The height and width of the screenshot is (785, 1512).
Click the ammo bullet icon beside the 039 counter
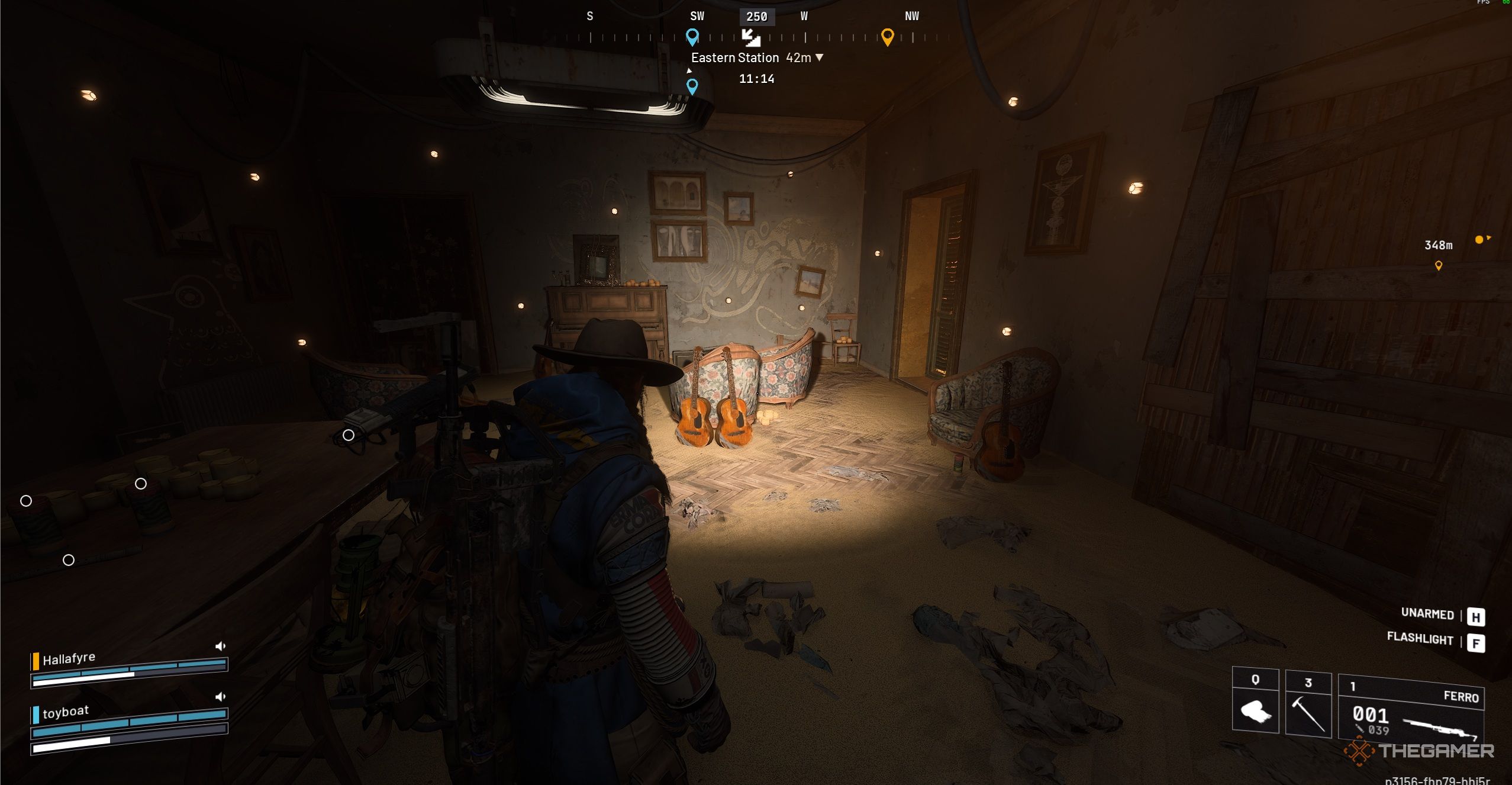click(x=1360, y=729)
